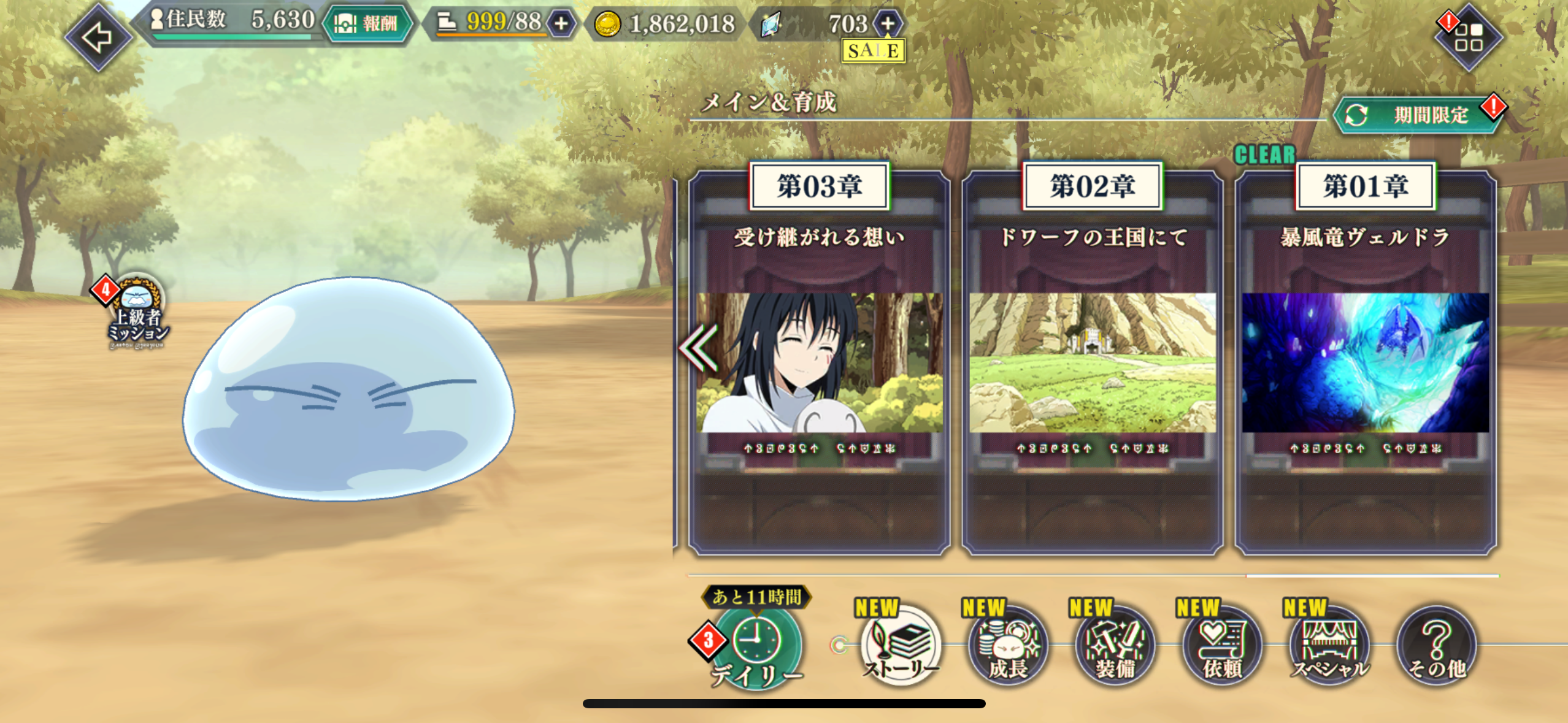This screenshot has width=1568, height=723.
Task: Switch to 期間限定 limited-time quests
Action: click(x=1418, y=115)
